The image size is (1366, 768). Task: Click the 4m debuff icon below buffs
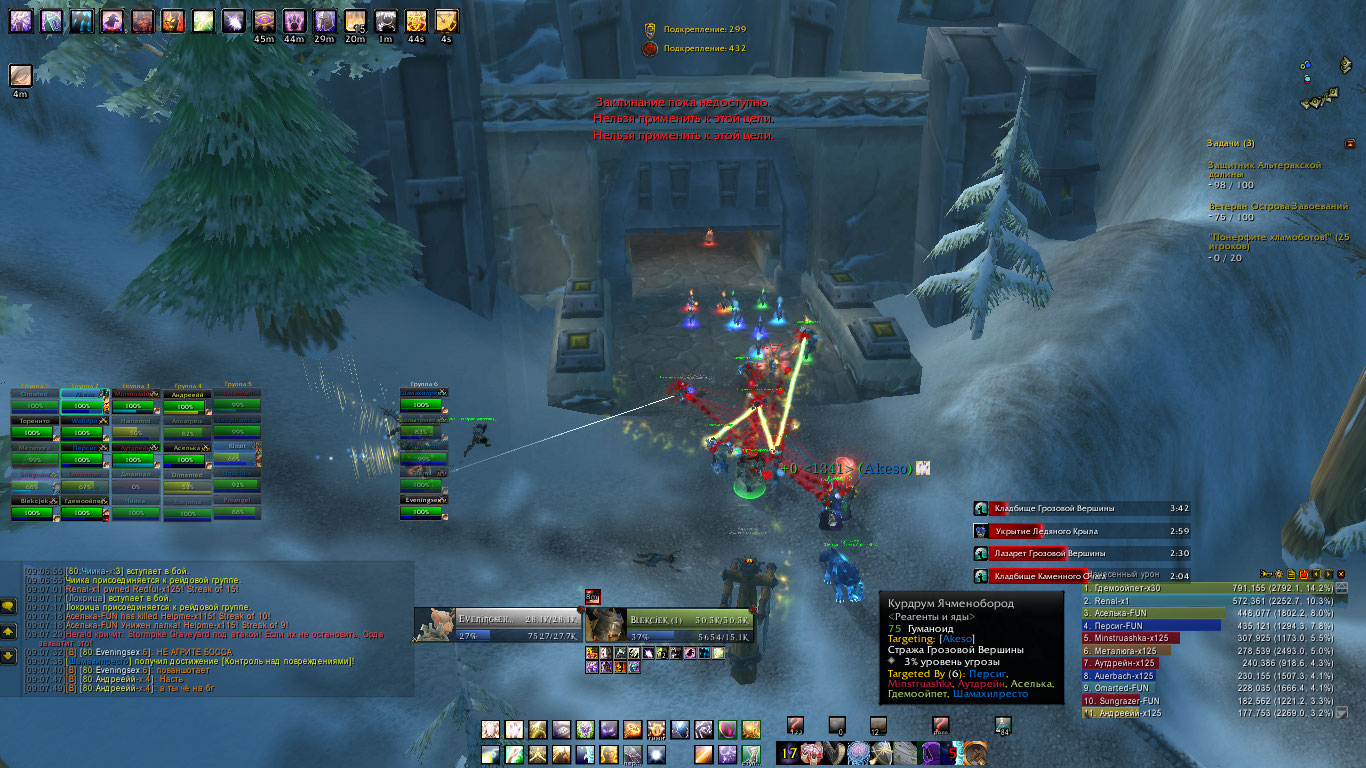tap(21, 76)
